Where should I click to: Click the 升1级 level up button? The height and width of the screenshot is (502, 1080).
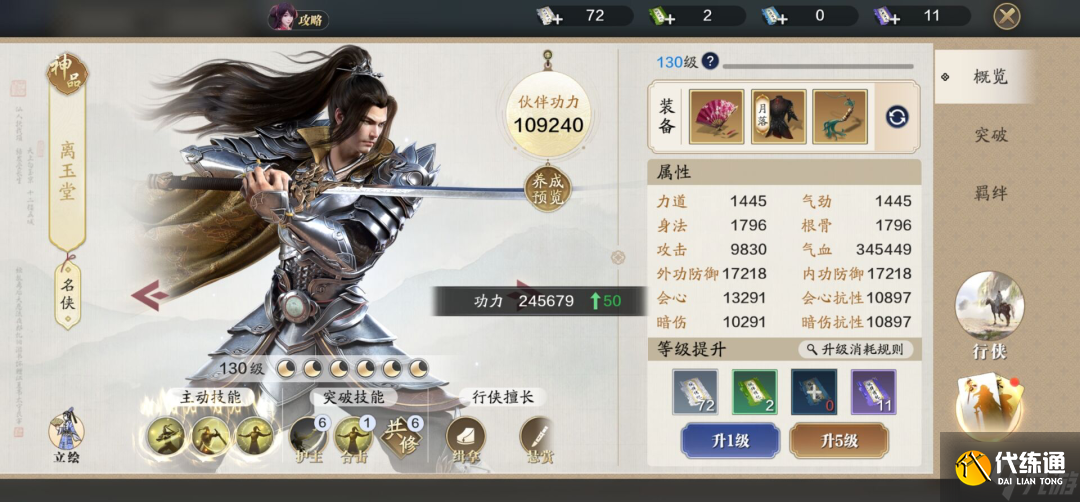(x=730, y=440)
